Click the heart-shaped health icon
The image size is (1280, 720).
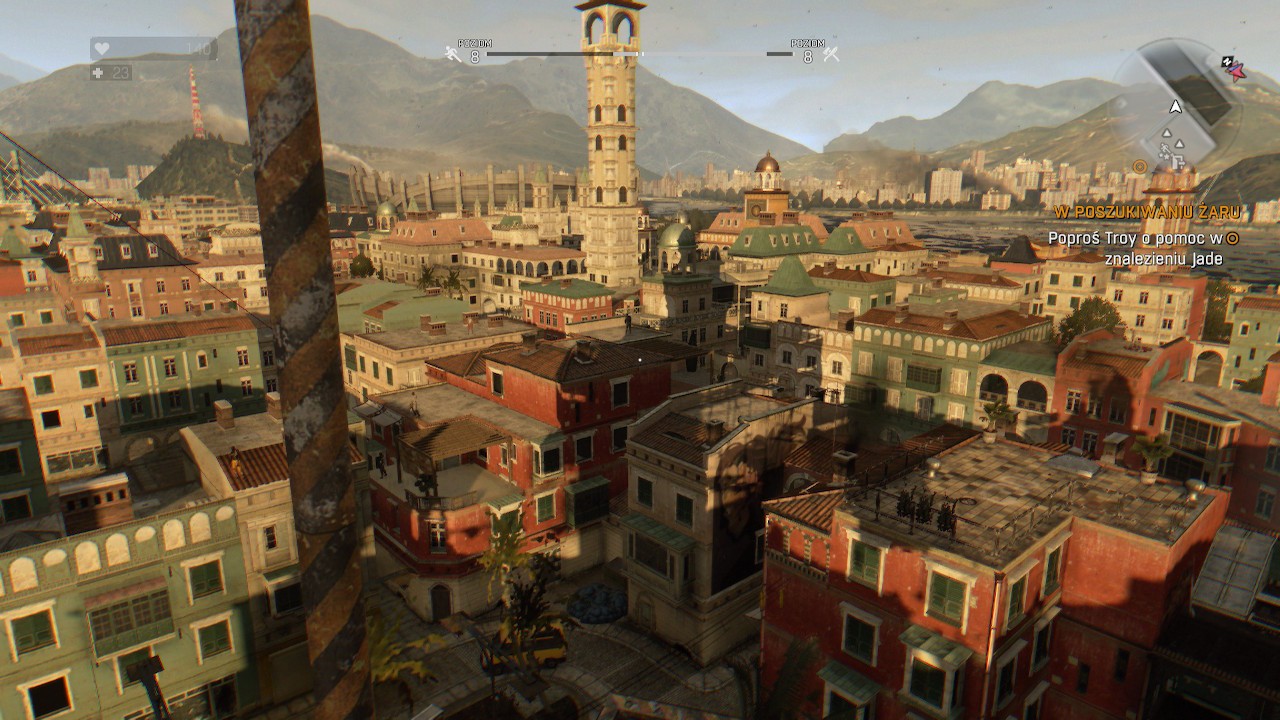pyautogui.click(x=101, y=47)
